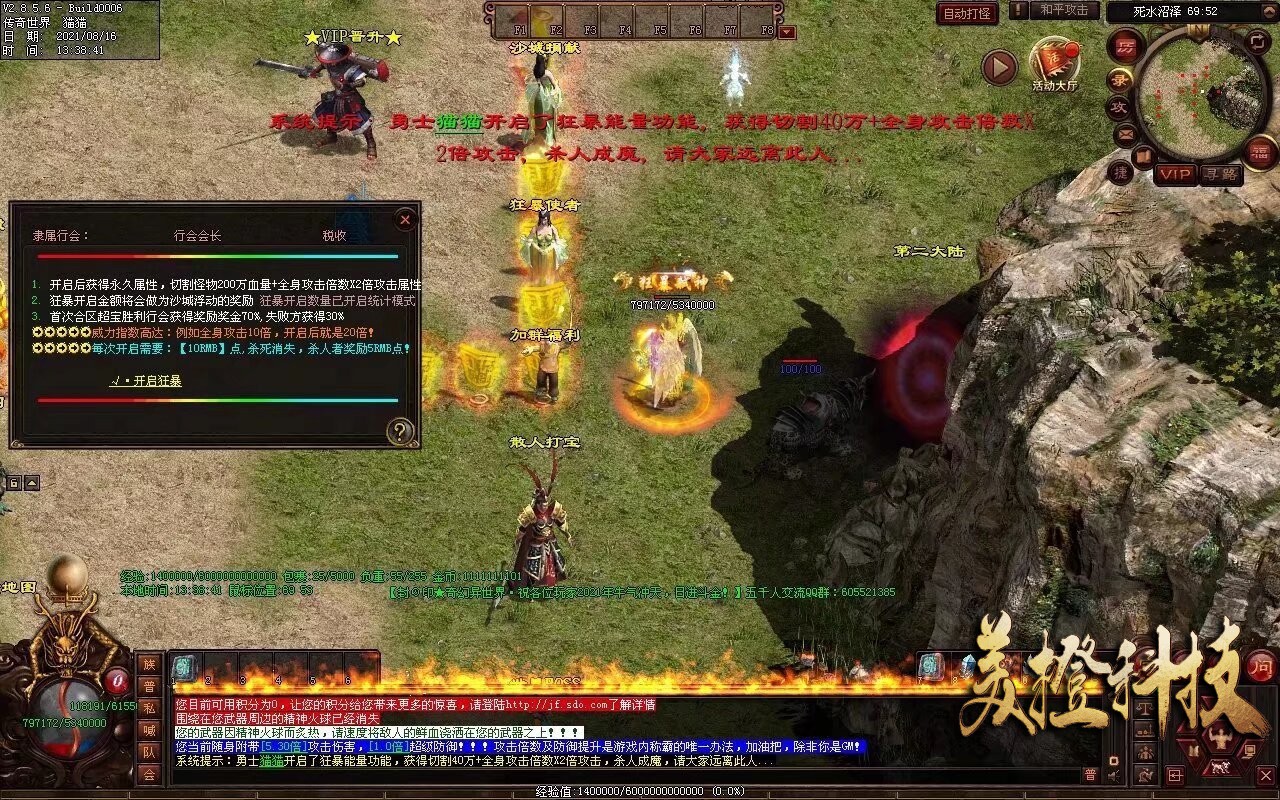
Task: Click the experience progress bar at screen bottom
Action: [x=640, y=791]
